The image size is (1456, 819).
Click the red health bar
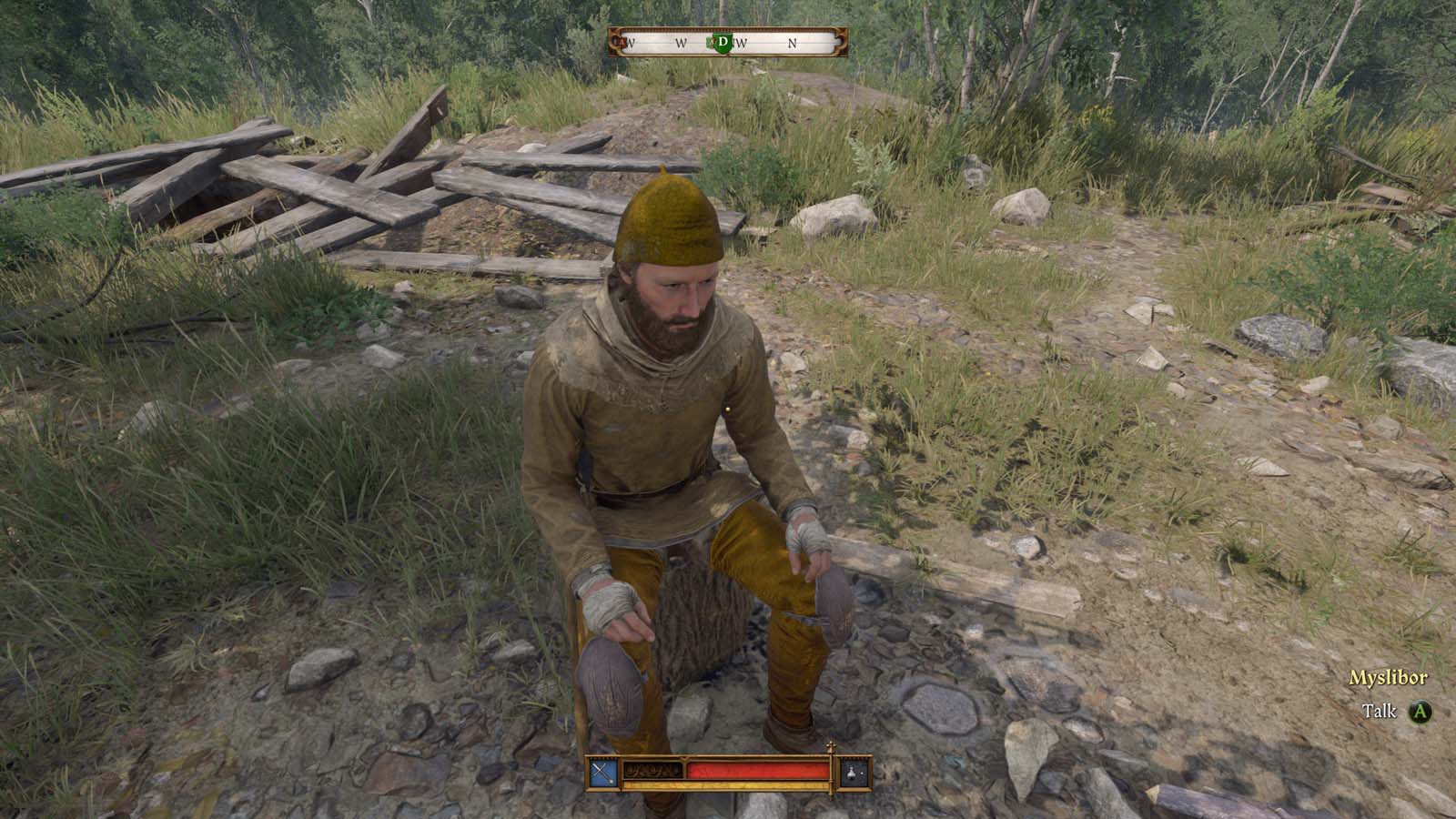tap(757, 771)
